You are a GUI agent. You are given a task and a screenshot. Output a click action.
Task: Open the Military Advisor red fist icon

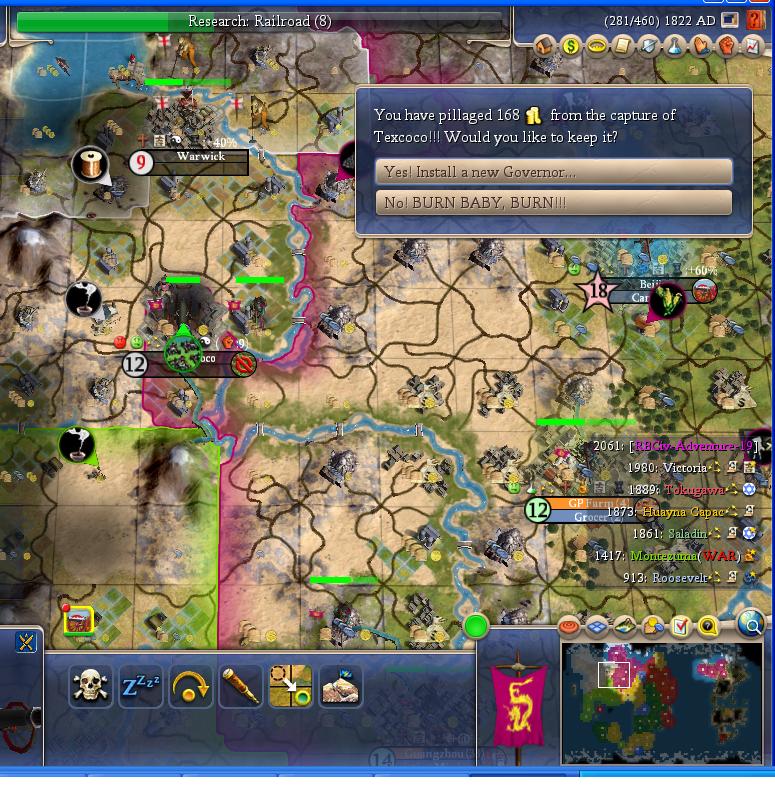point(727,46)
